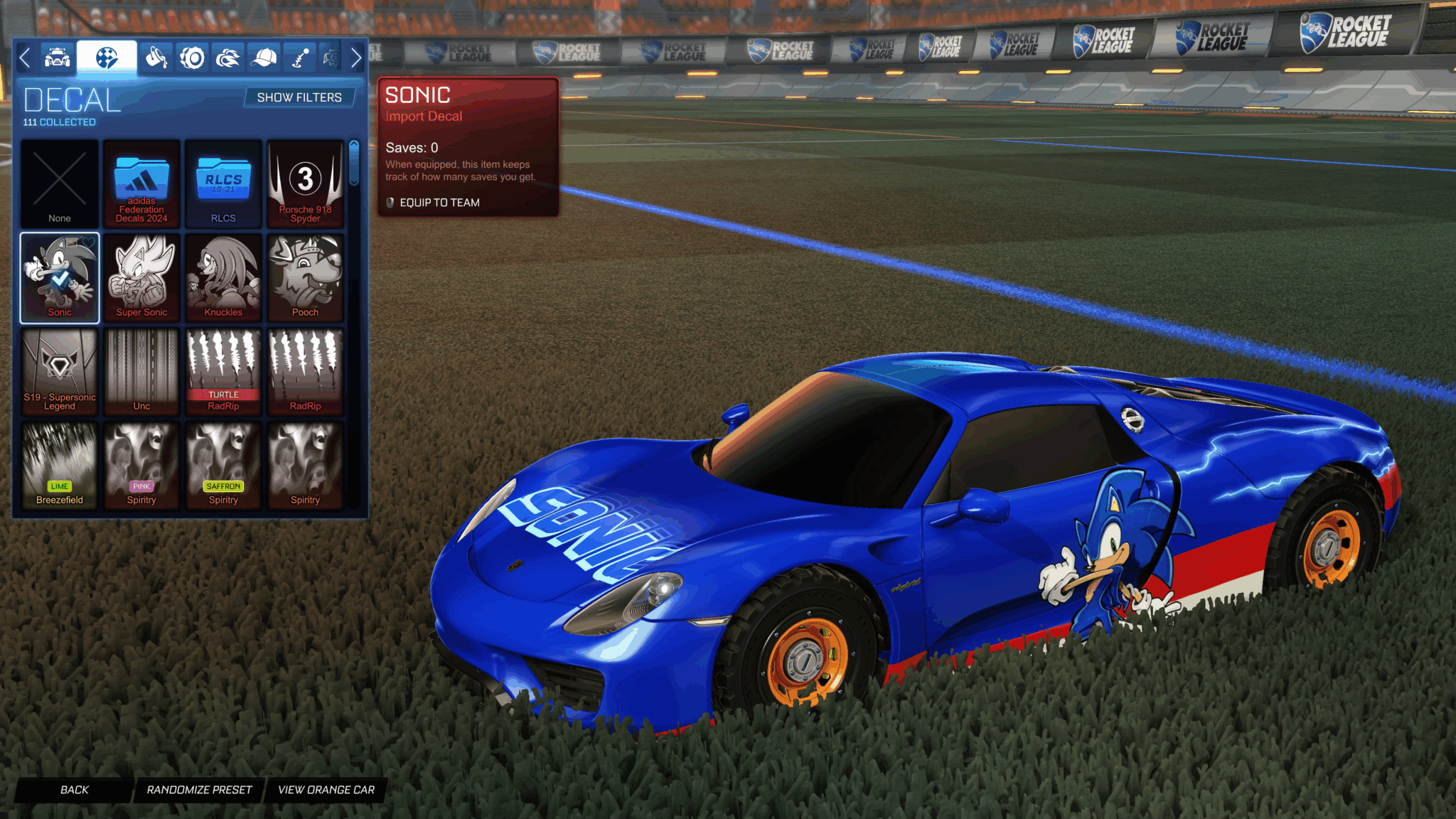This screenshot has height=819, width=1456.
Task: Favorite the Sonic decal via heart icon
Action: click(x=88, y=244)
